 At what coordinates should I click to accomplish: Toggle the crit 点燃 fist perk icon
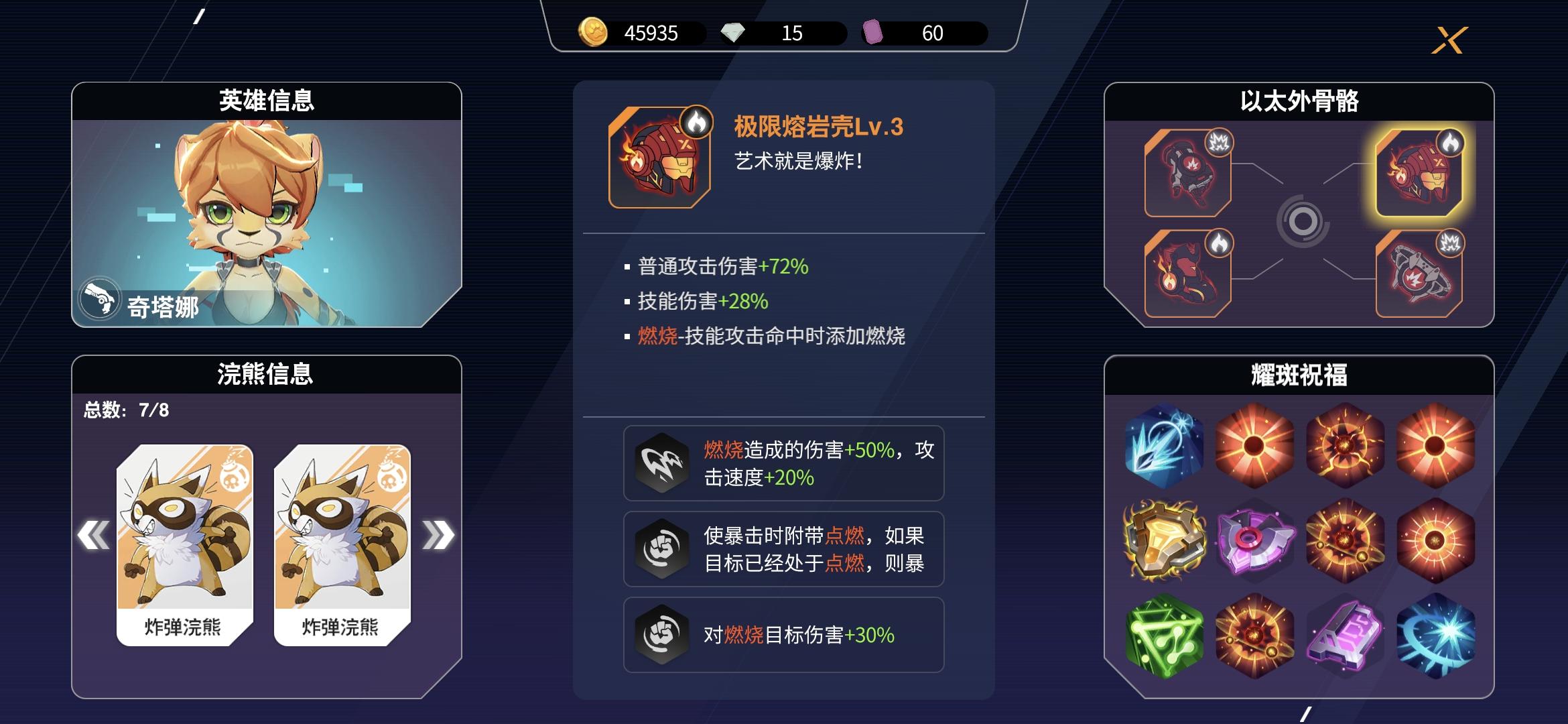(x=661, y=550)
